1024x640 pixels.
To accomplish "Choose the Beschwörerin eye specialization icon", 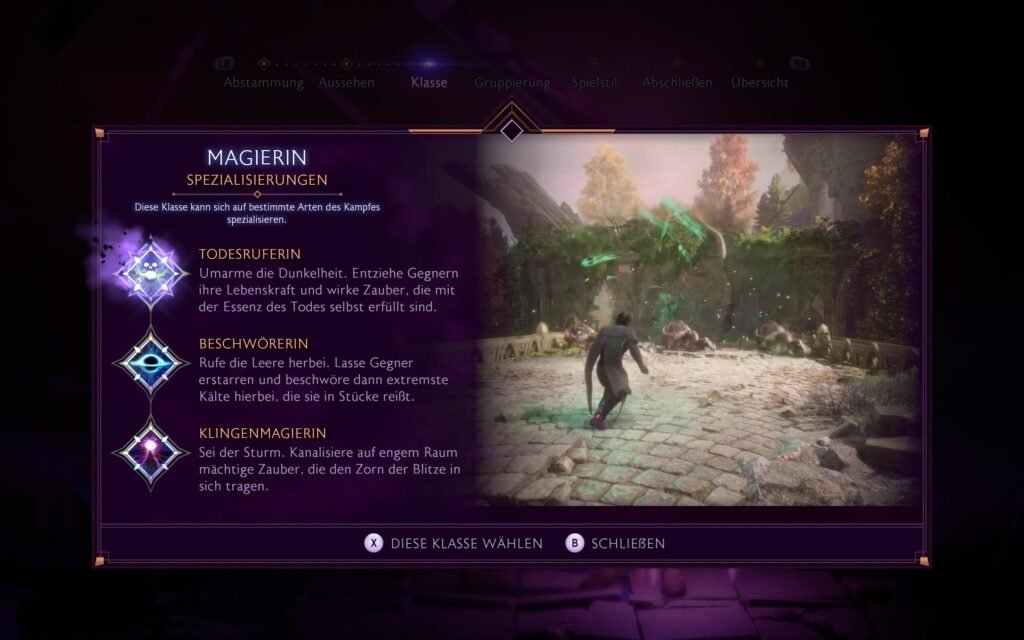I will point(151,363).
